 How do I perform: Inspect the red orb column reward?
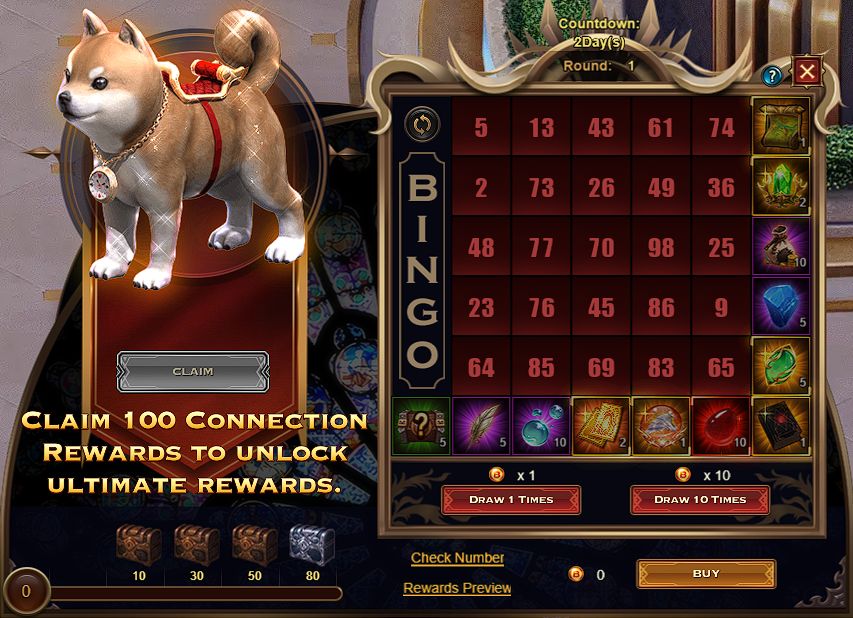[721, 426]
